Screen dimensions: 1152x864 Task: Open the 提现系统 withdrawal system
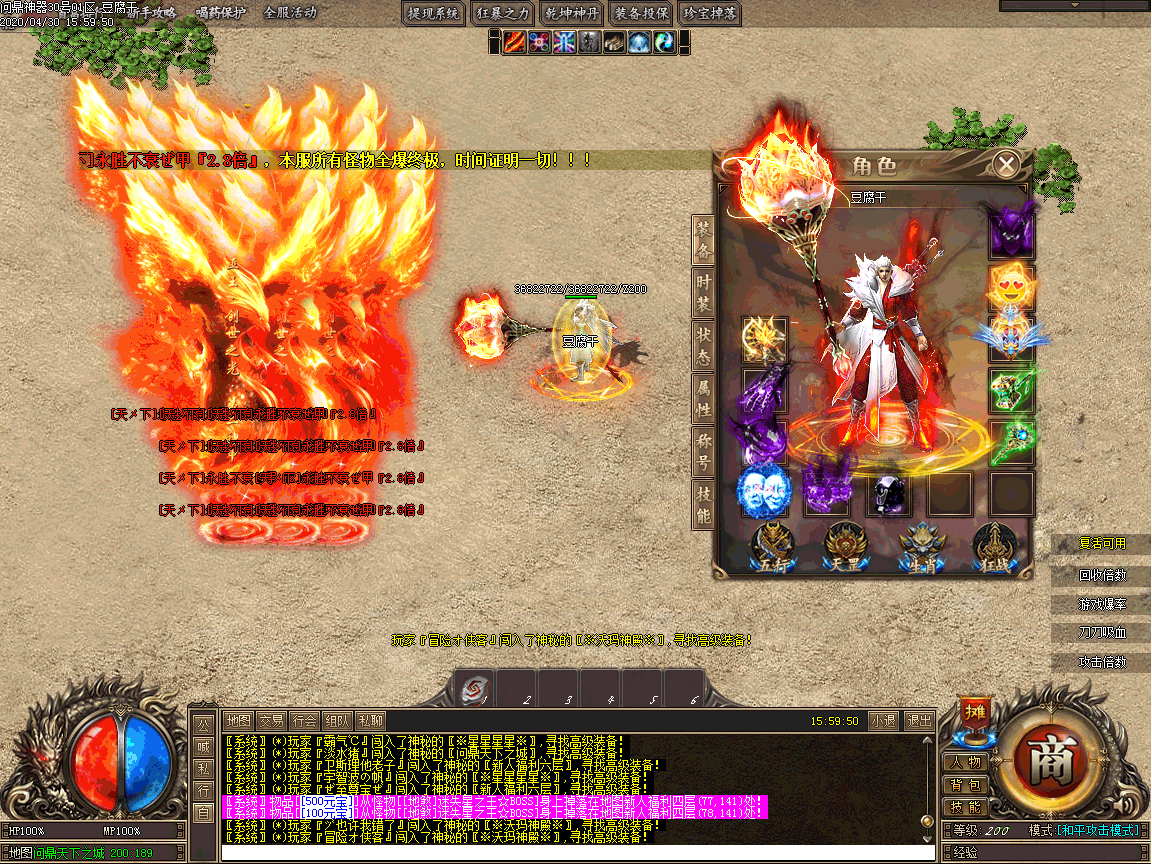[435, 13]
